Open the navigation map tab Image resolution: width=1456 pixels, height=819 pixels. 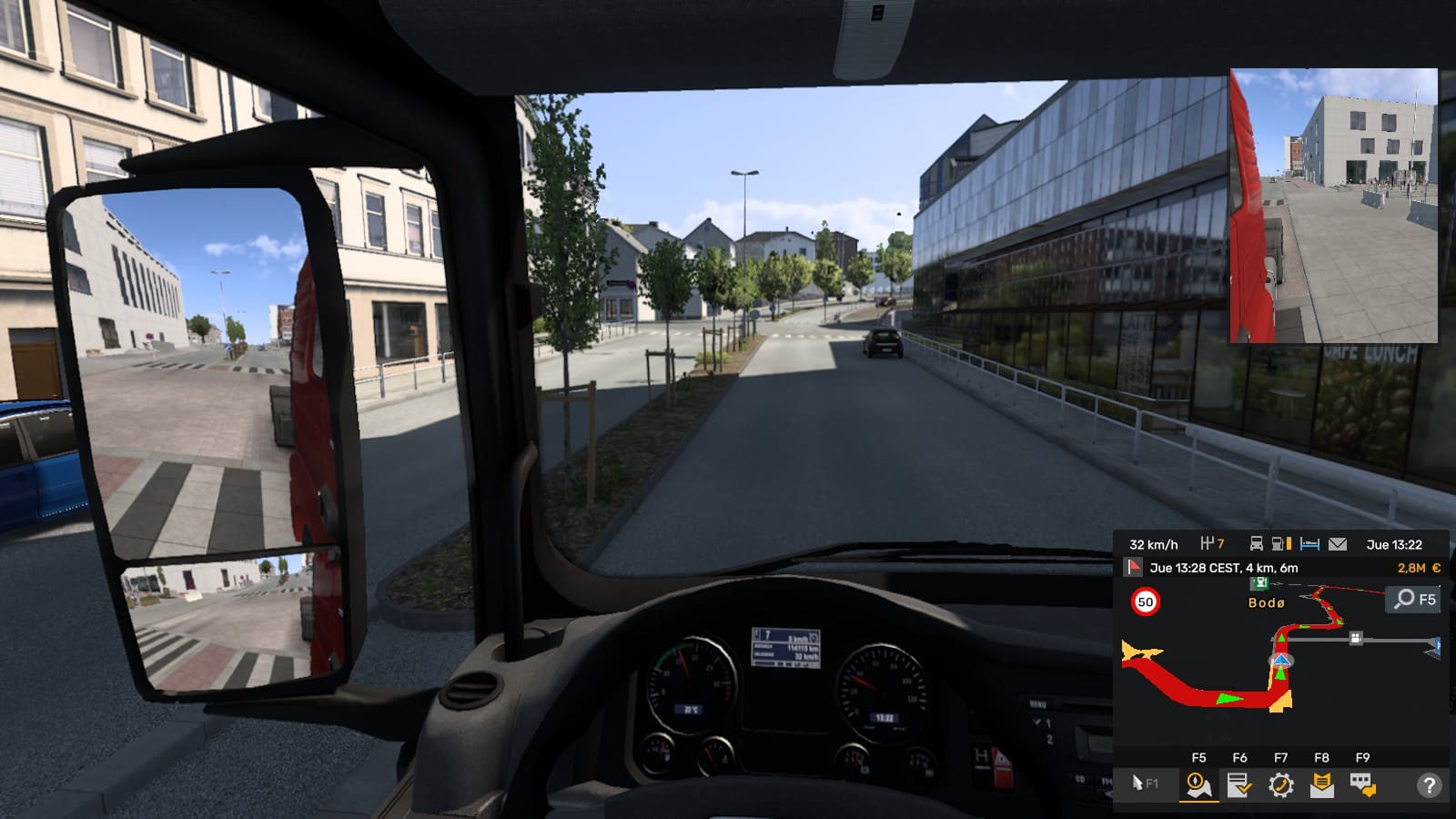pyautogui.click(x=1198, y=784)
